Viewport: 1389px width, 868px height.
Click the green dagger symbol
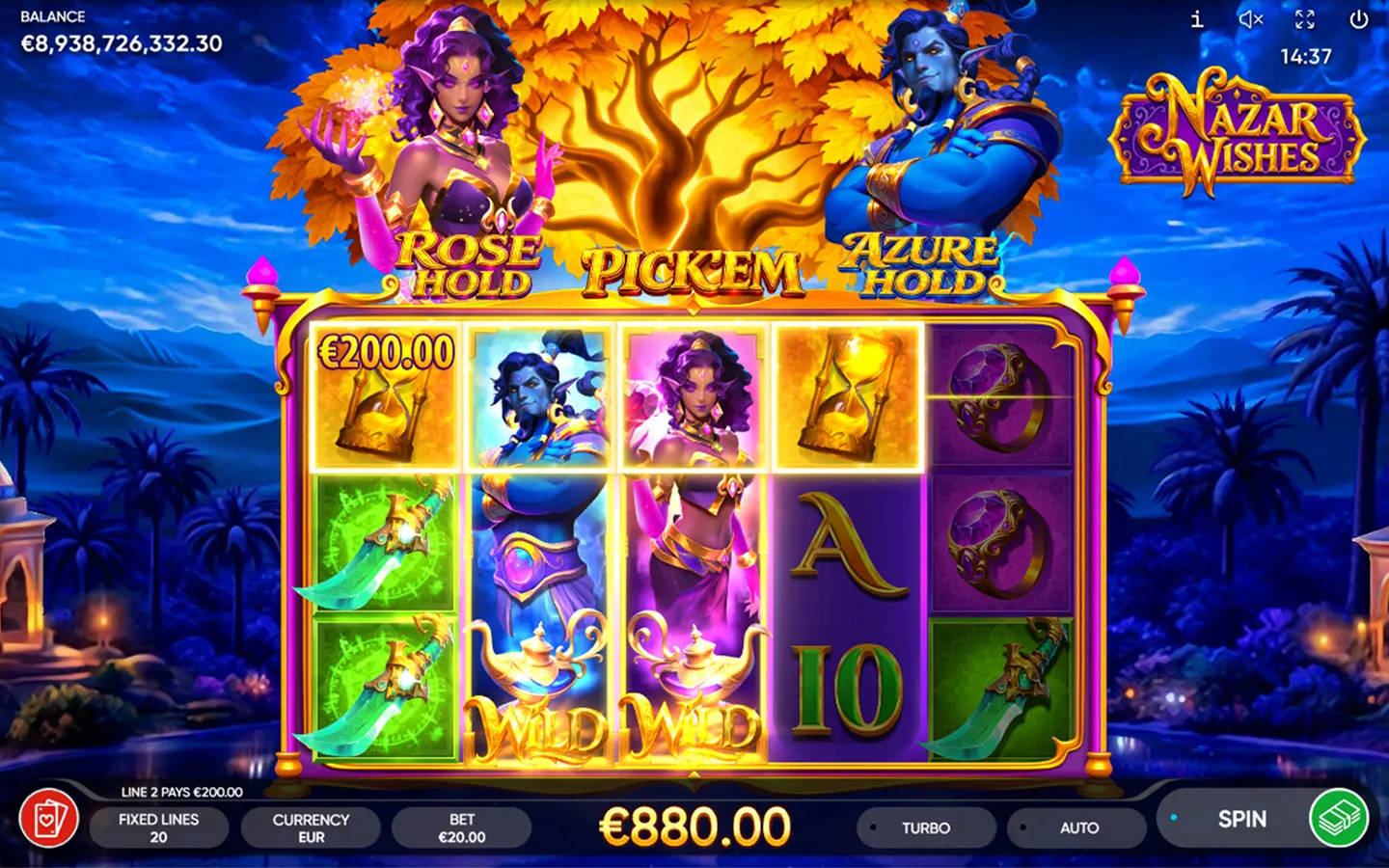coord(384,545)
